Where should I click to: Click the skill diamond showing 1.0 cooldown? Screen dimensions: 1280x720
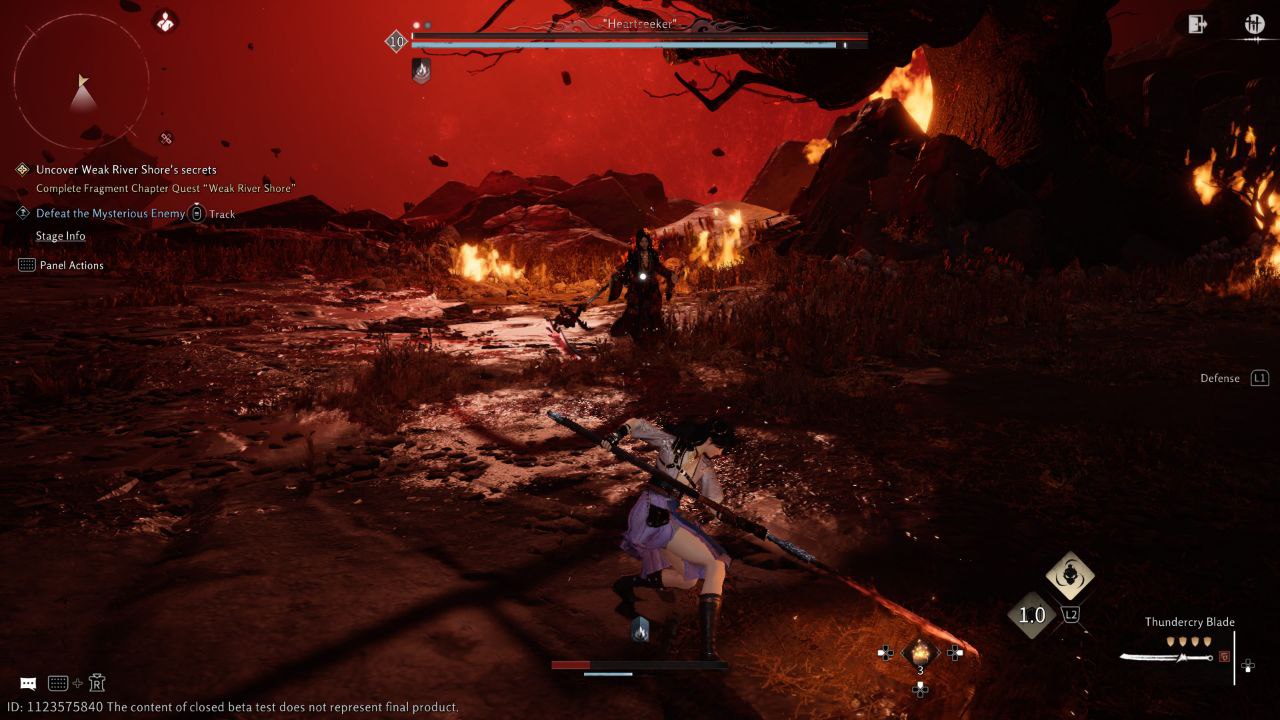(x=1031, y=616)
